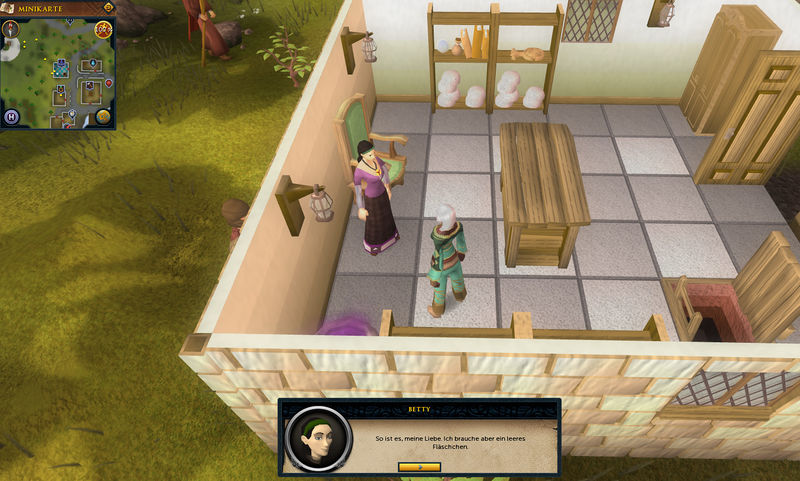Screen dimensions: 800x481
Task: Select the red quest marker on minimap
Action: pos(108,84)
